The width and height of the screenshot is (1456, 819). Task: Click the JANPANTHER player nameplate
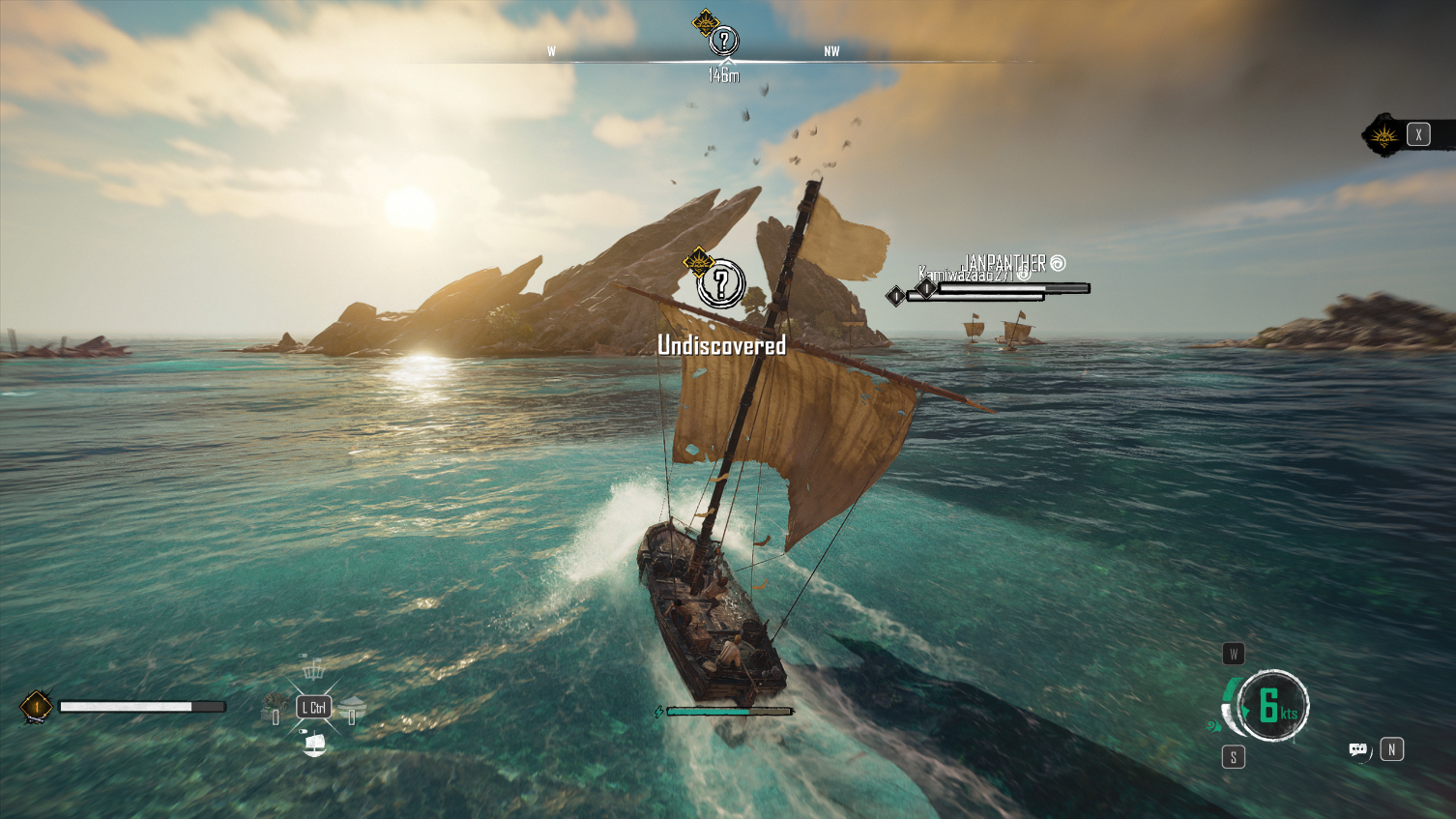tap(1005, 263)
